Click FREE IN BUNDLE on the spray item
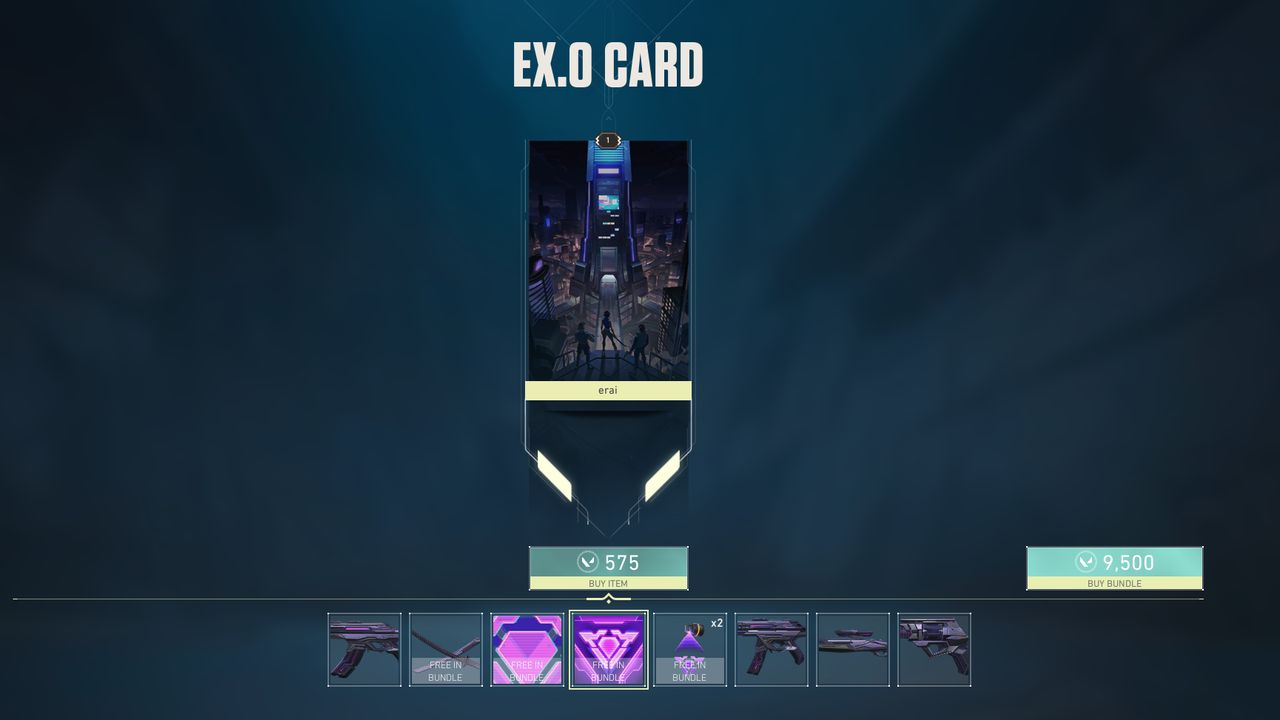 click(528, 671)
